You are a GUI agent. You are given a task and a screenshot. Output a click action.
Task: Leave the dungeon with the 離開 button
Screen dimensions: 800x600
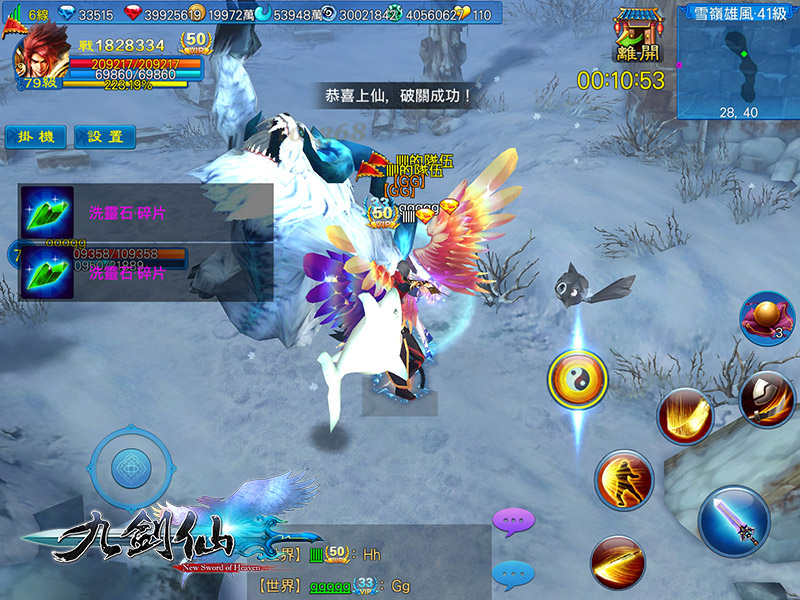point(636,37)
